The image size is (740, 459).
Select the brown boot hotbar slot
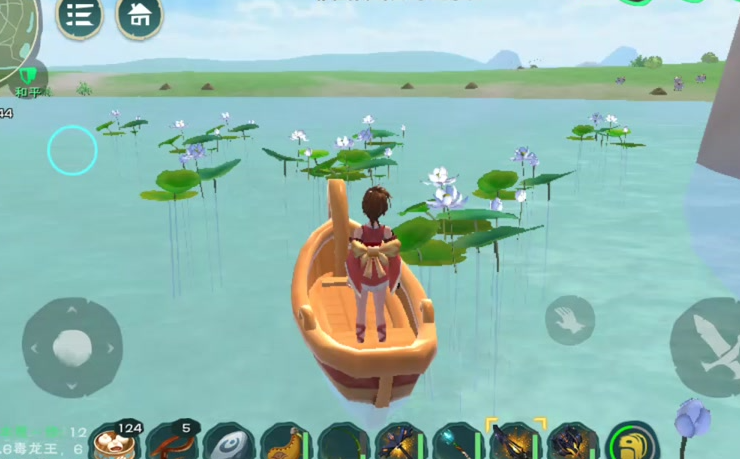286,443
